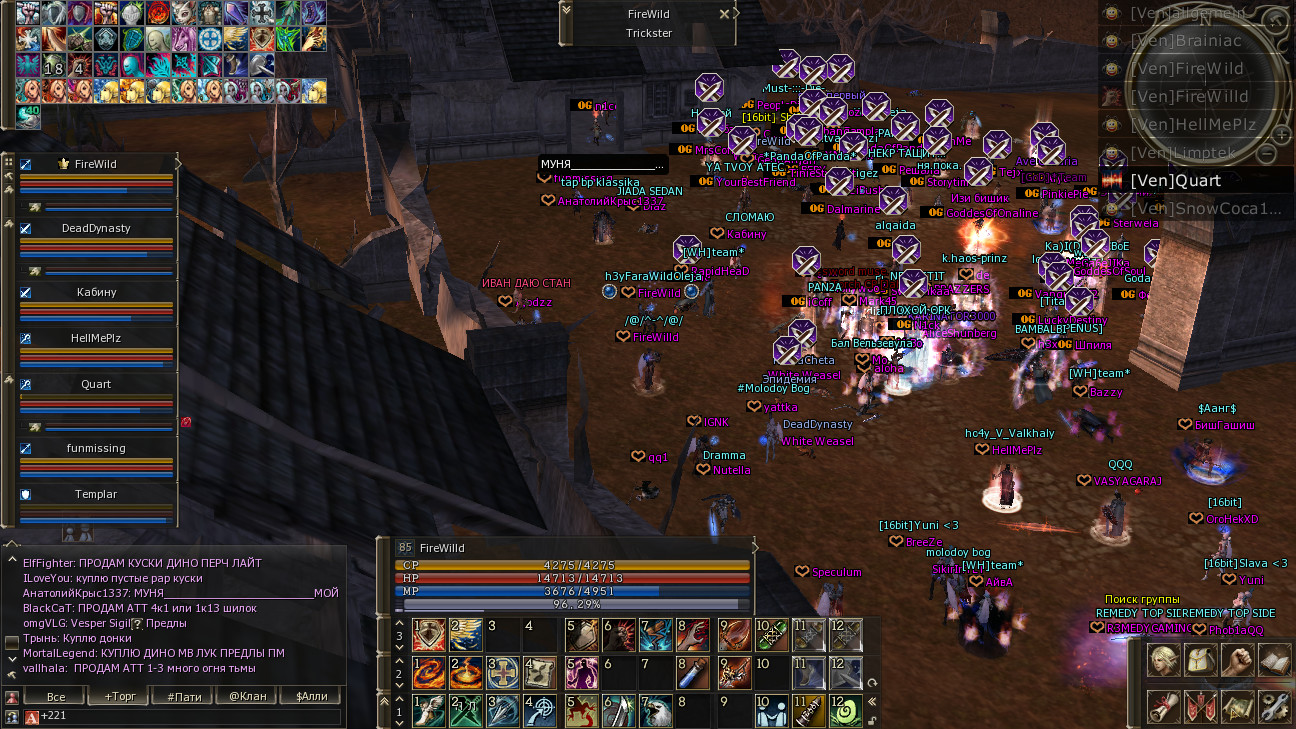Image resolution: width=1296 pixels, height=729 pixels.
Task: Select [Ven]Quart in the voice overlay list
Action: tap(1175, 181)
